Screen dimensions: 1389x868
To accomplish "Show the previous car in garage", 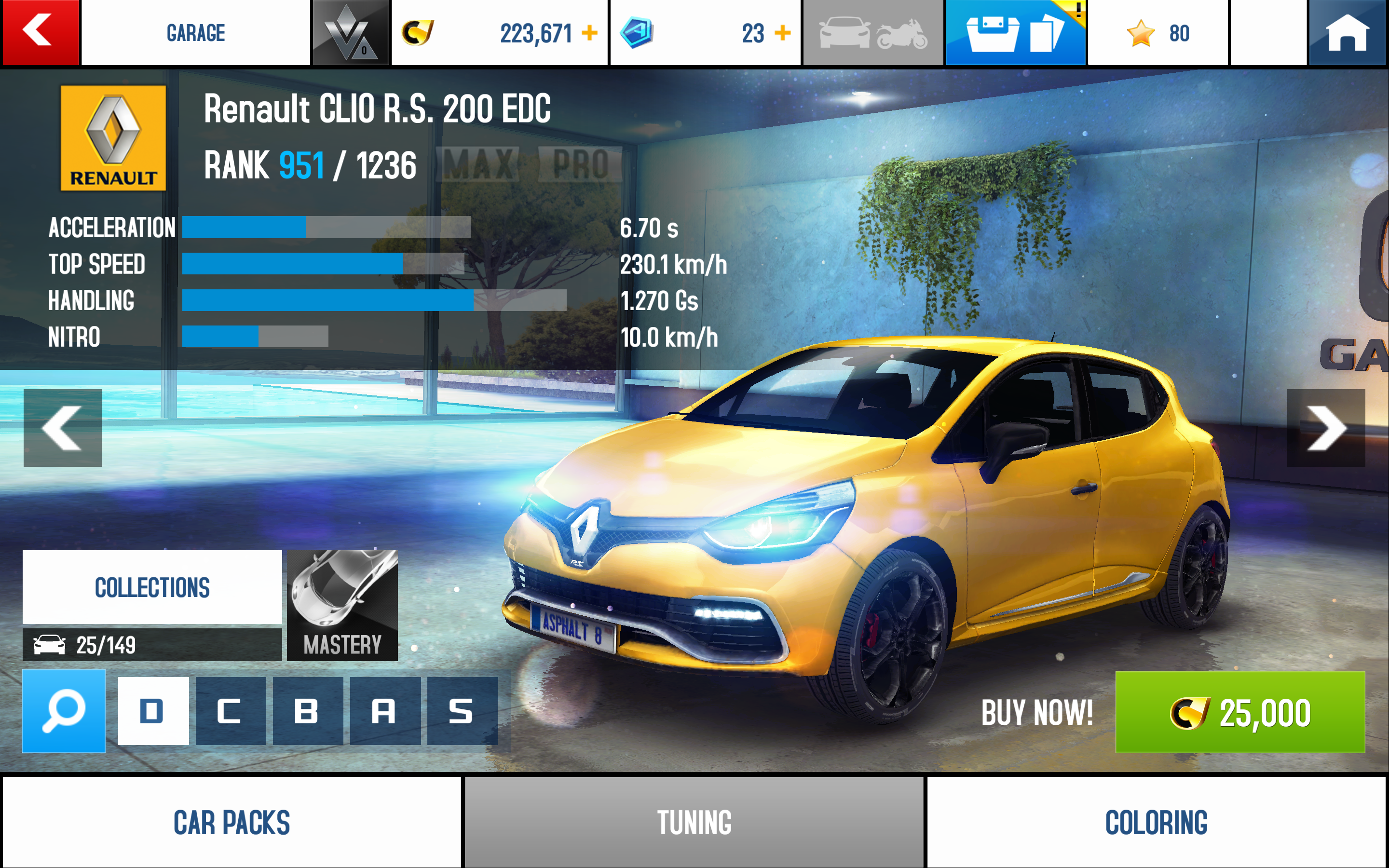I will click(63, 428).
